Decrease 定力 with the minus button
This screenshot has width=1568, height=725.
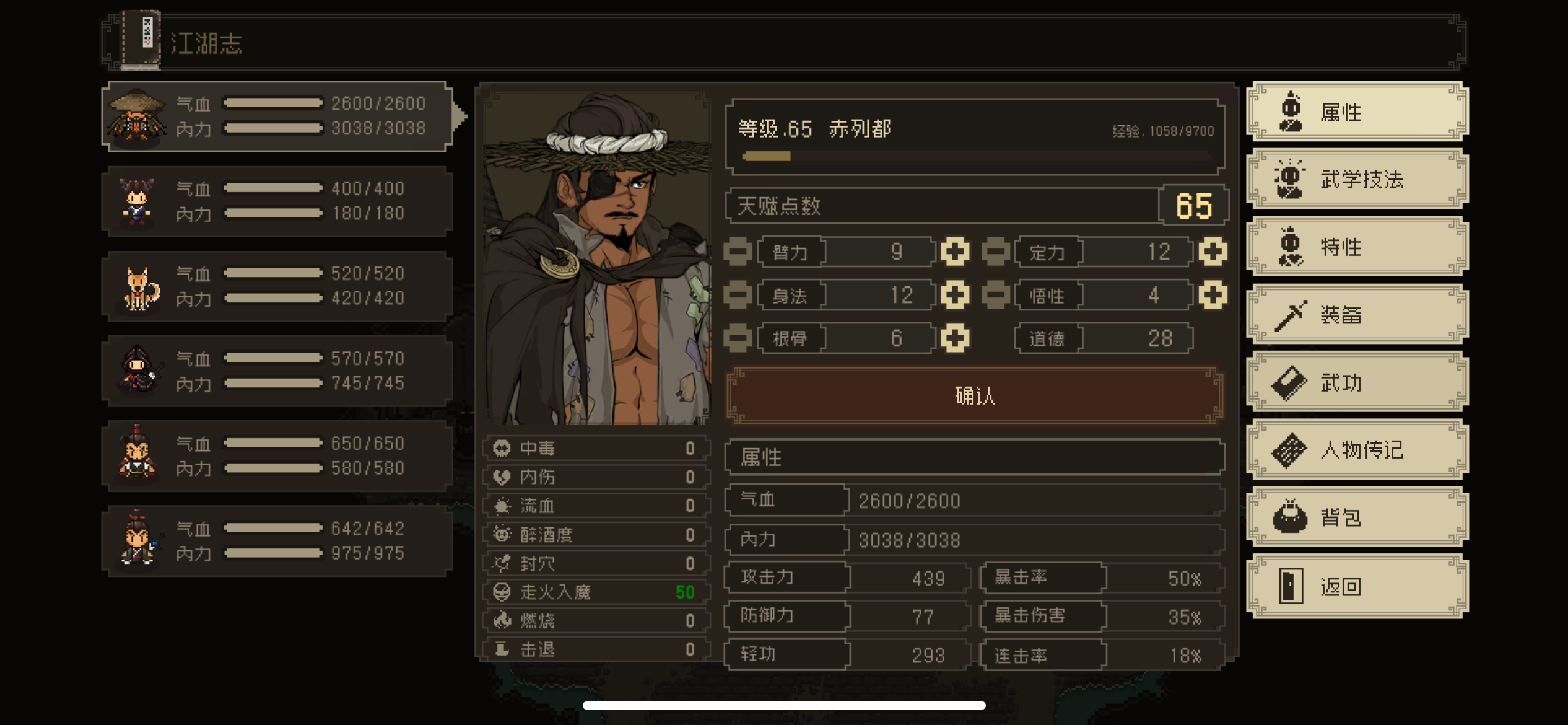pyautogui.click(x=996, y=252)
